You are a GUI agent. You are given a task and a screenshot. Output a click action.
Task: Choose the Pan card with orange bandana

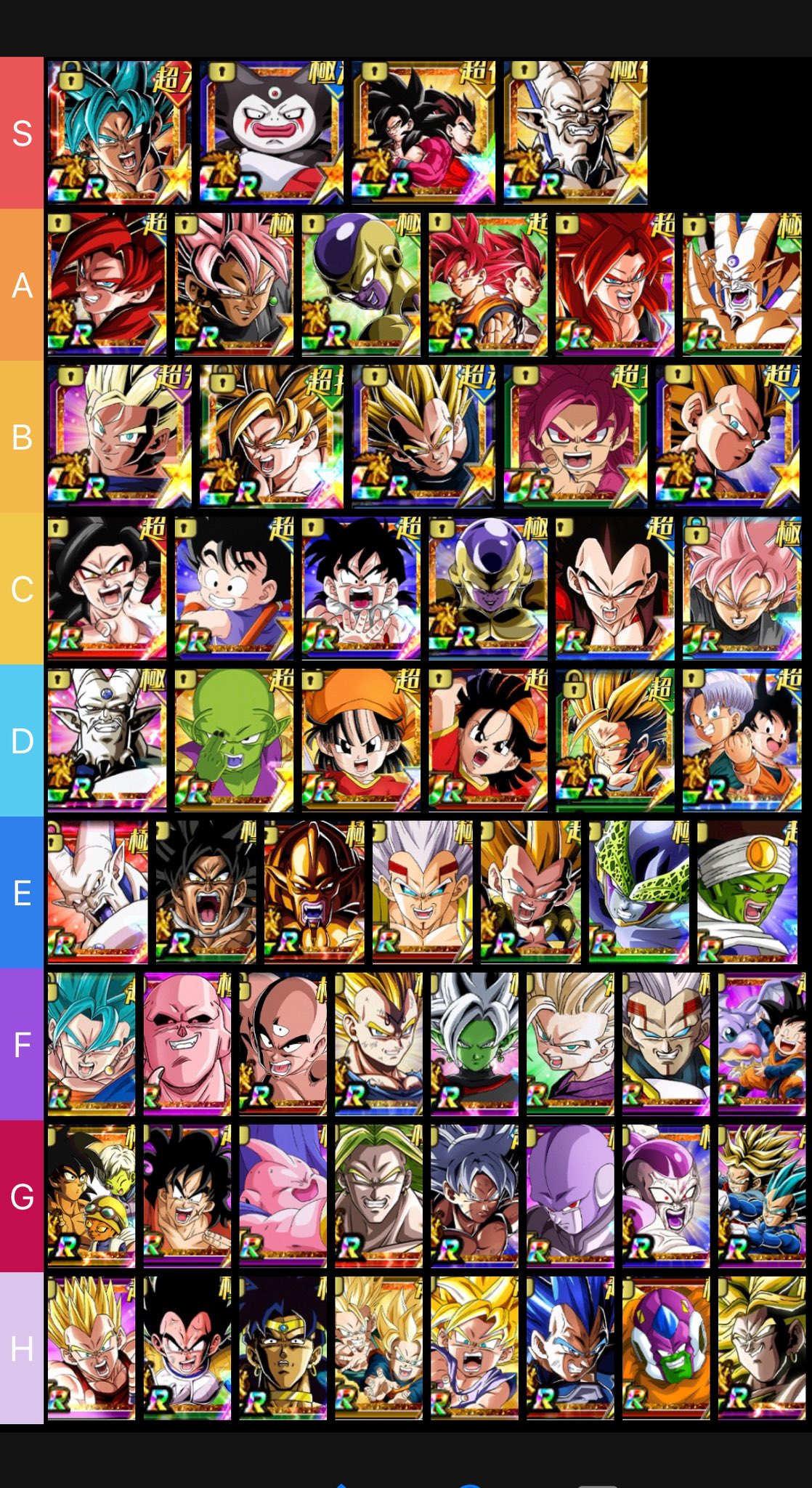[x=361, y=740]
